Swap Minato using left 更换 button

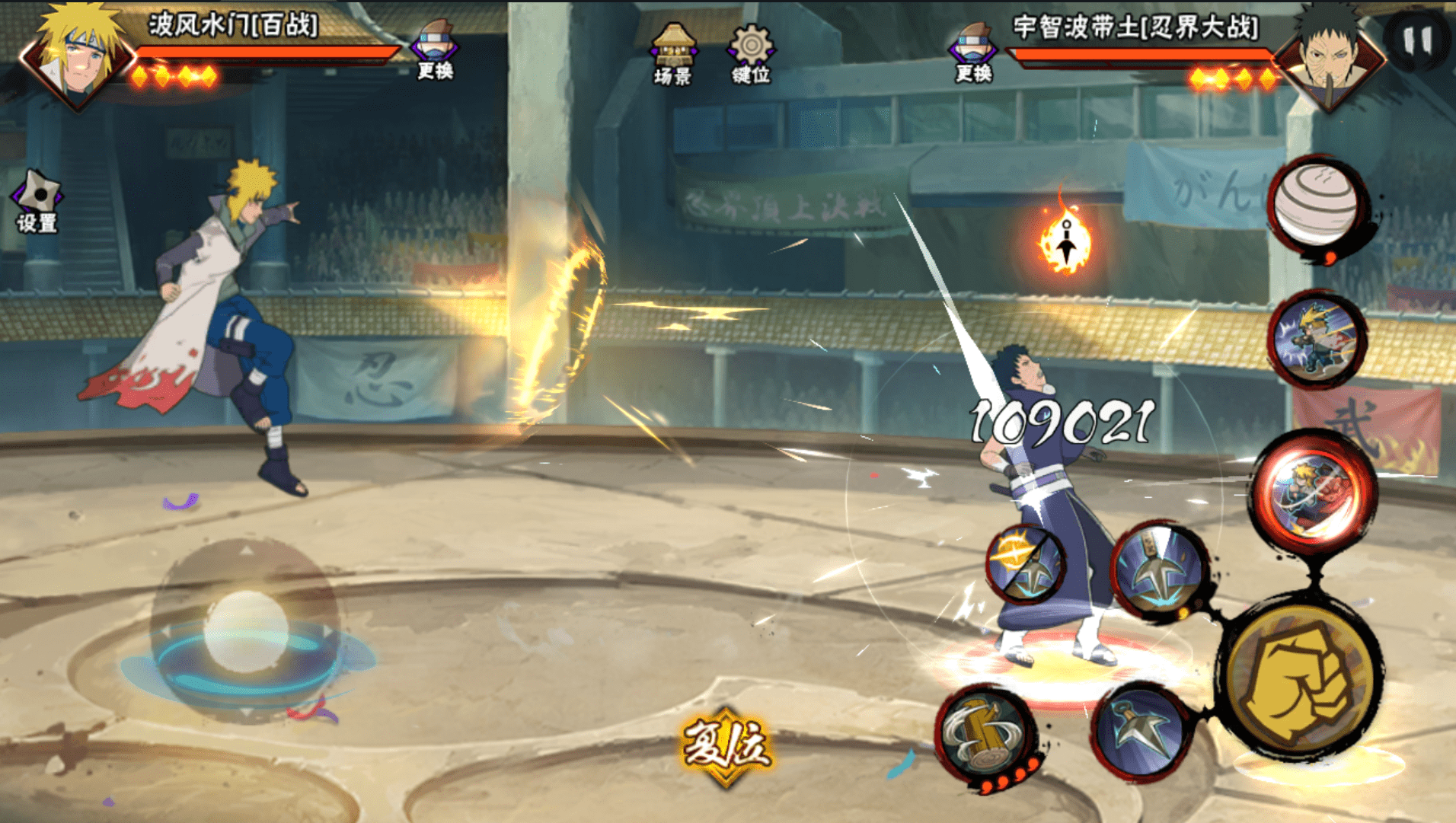(435, 50)
